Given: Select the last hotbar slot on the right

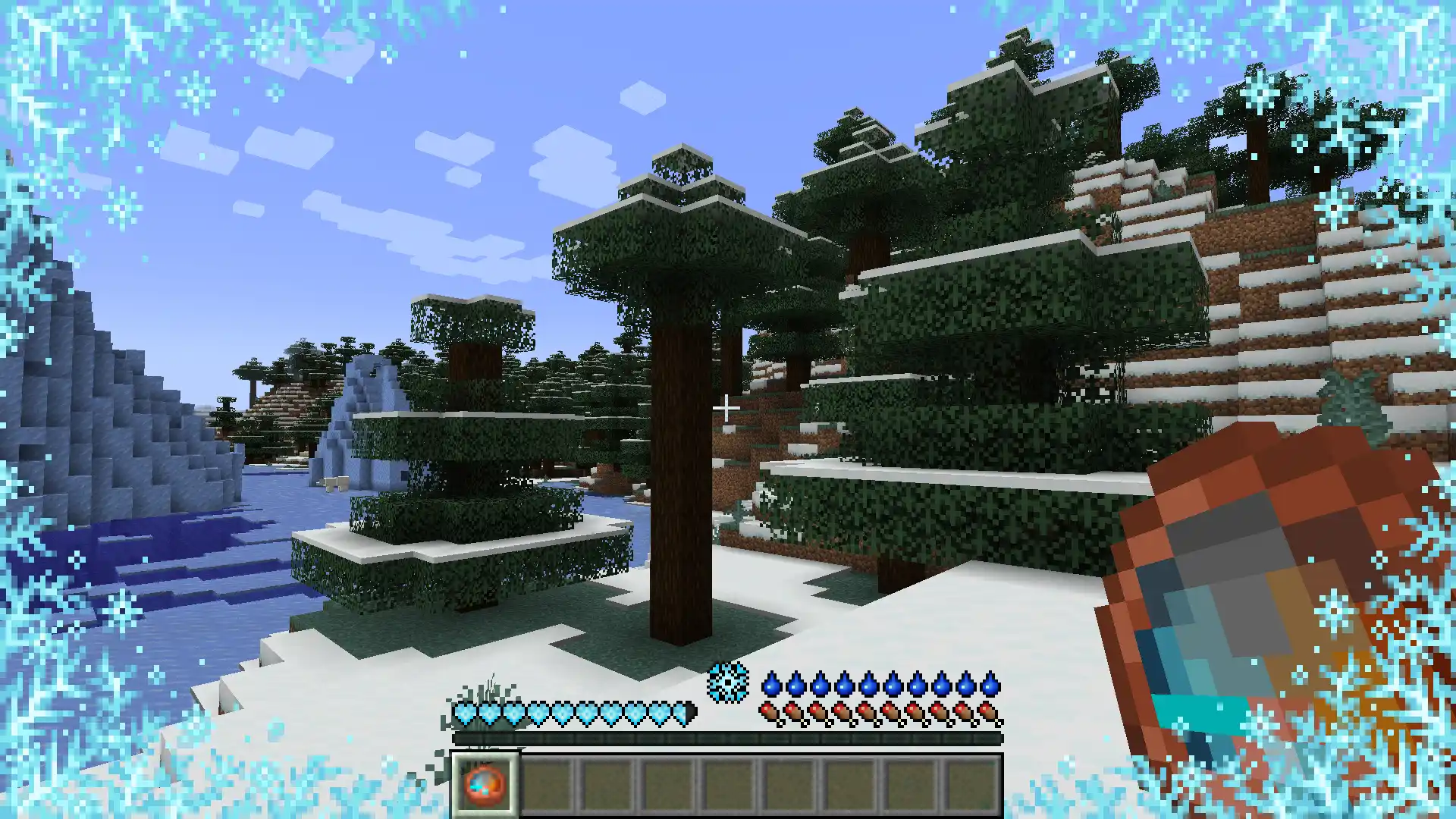Looking at the screenshot, I should tap(977, 785).
